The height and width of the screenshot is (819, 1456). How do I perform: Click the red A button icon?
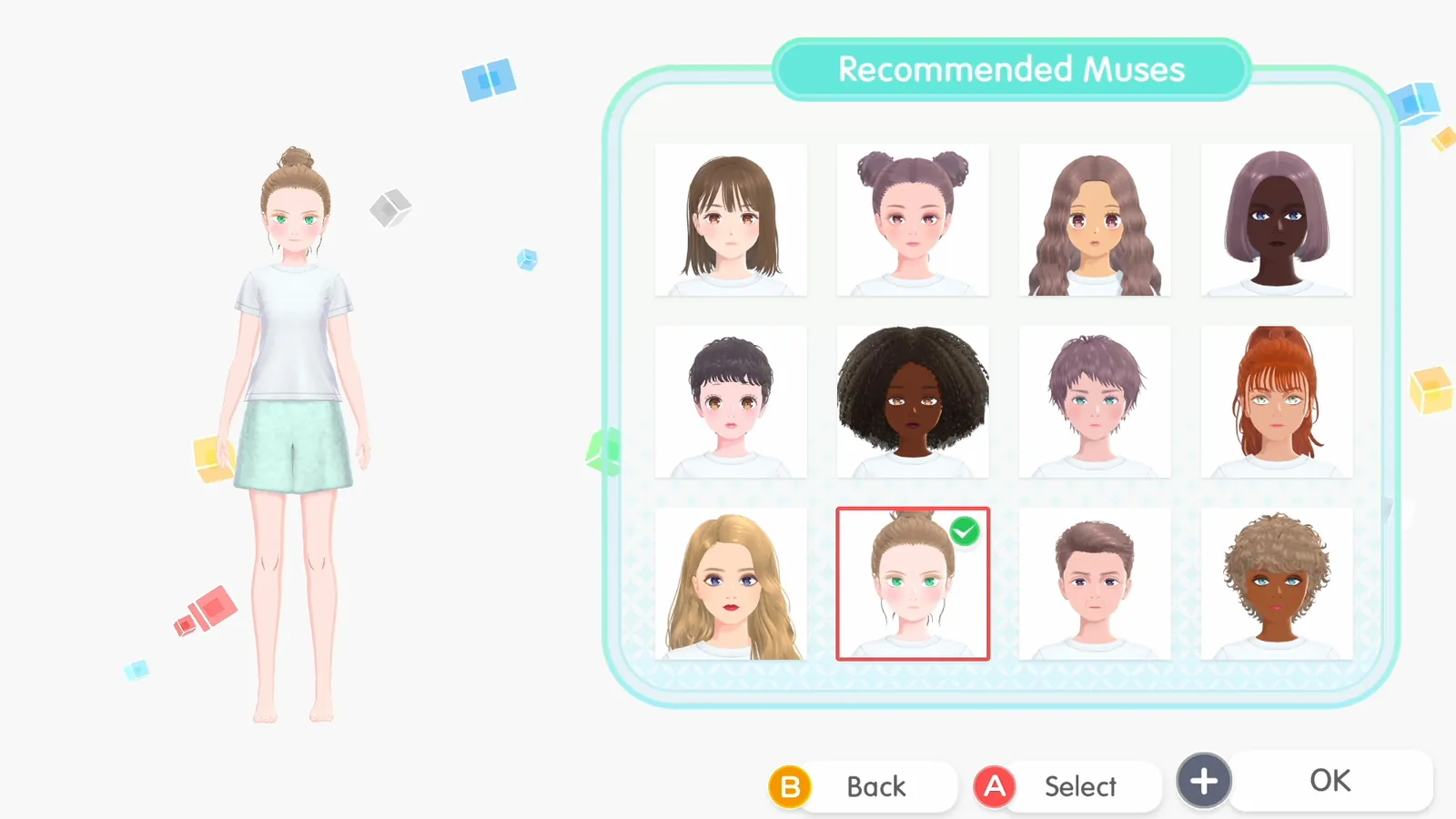click(995, 786)
